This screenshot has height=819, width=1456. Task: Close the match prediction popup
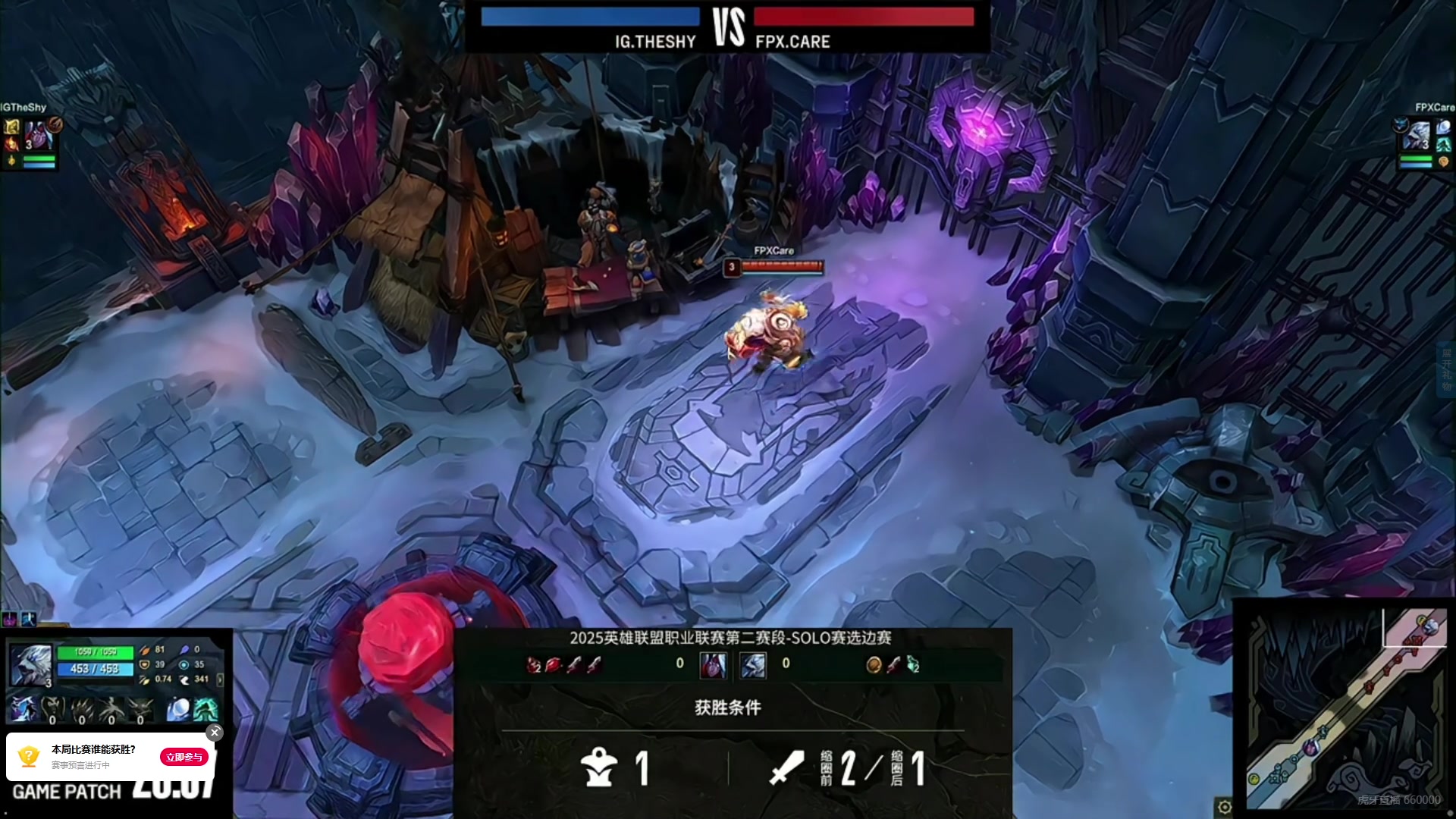pos(215,732)
